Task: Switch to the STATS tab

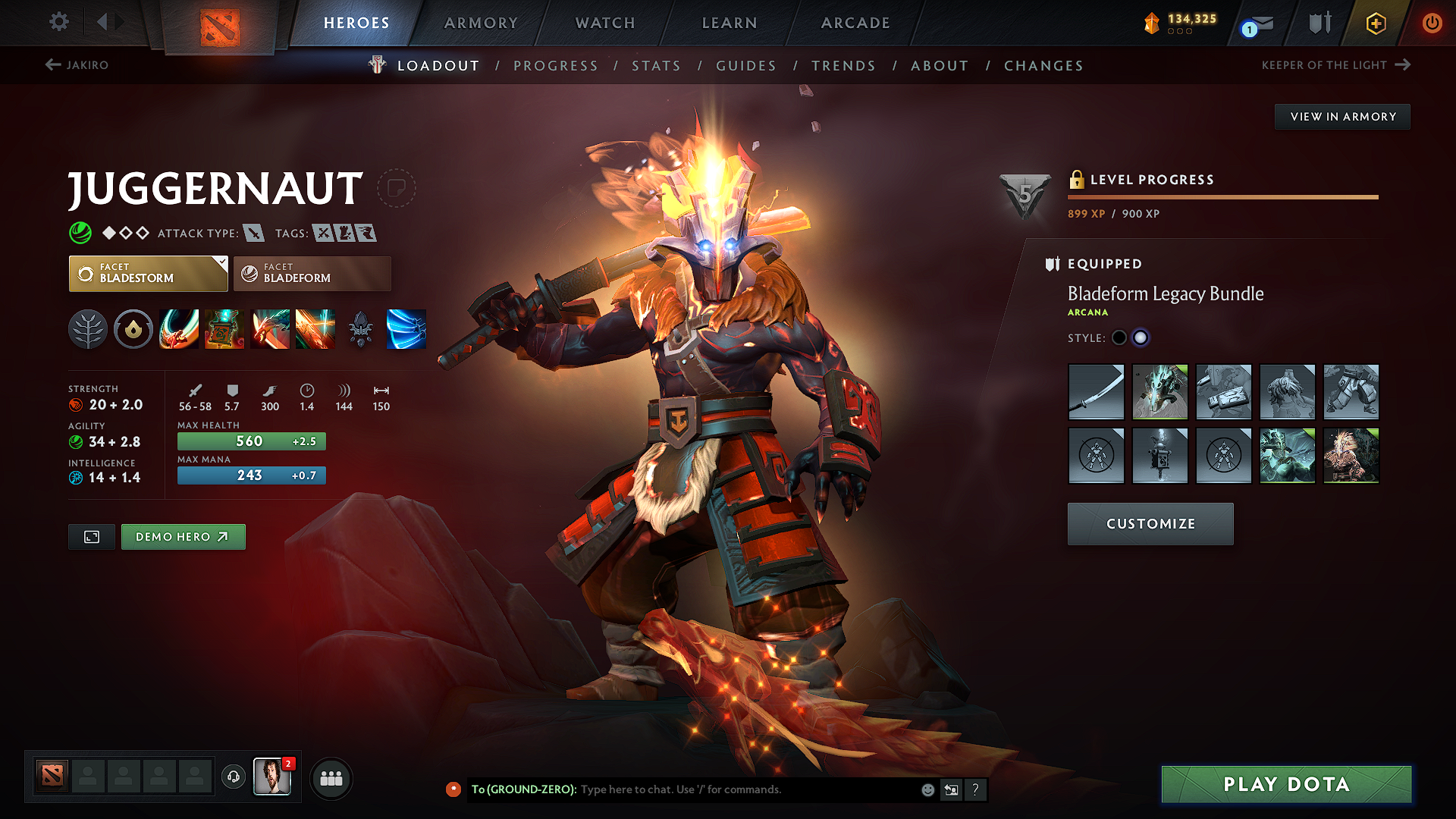Action: point(656,65)
